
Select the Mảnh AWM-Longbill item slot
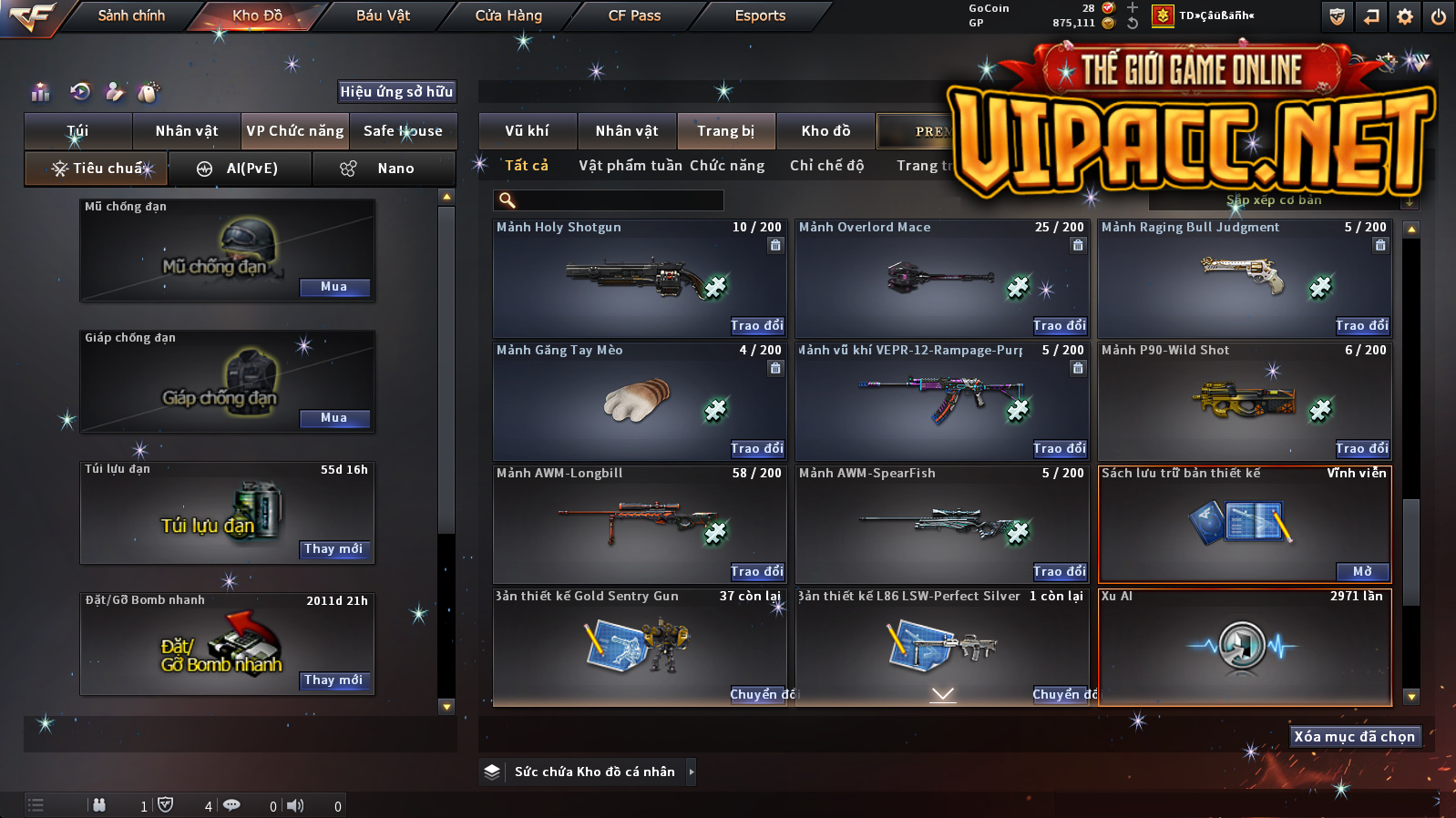638,524
